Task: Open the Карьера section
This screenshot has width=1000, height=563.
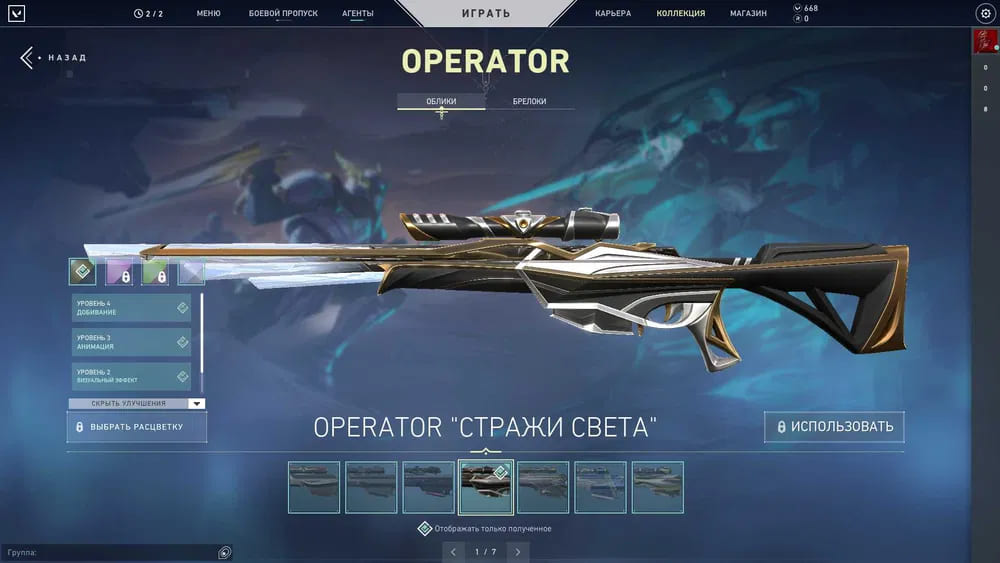Action: pyautogui.click(x=613, y=13)
